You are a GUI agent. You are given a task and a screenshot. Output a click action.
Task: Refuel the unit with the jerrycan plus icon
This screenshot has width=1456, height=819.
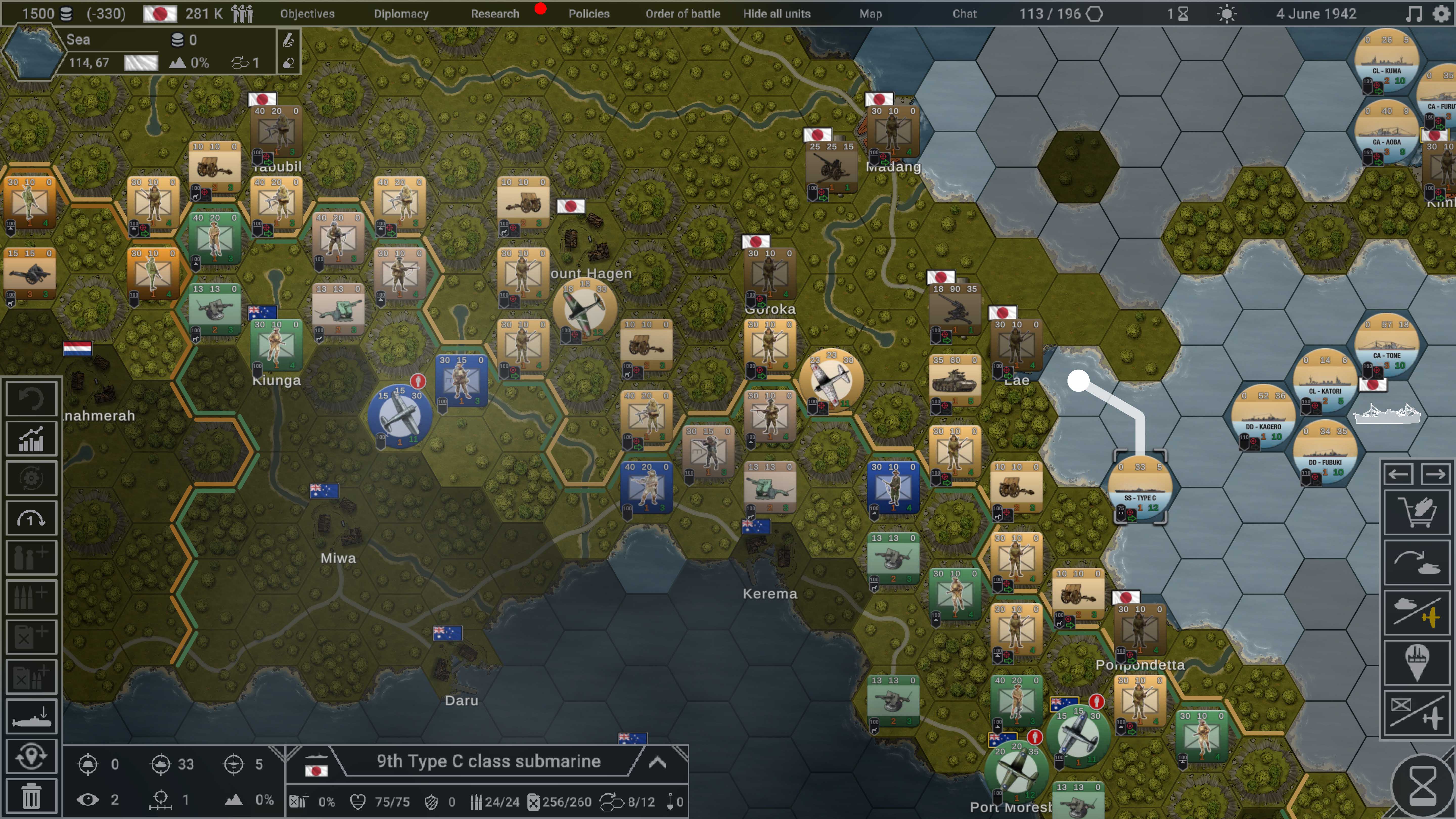[31, 636]
